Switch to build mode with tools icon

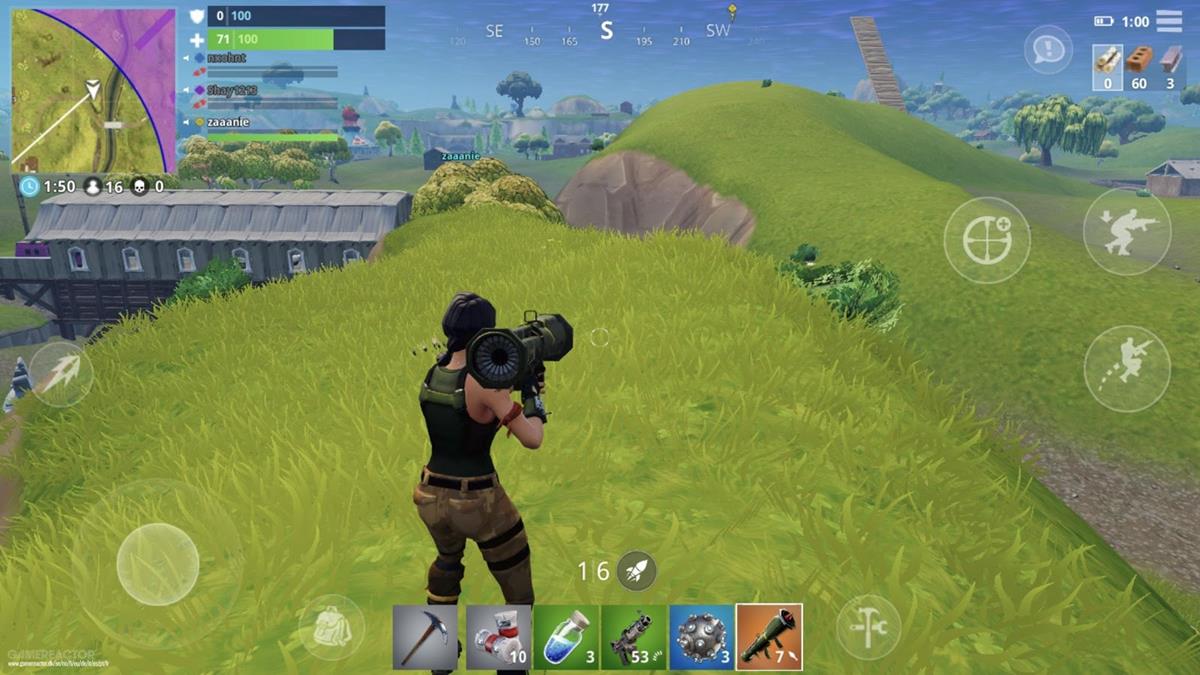point(868,627)
